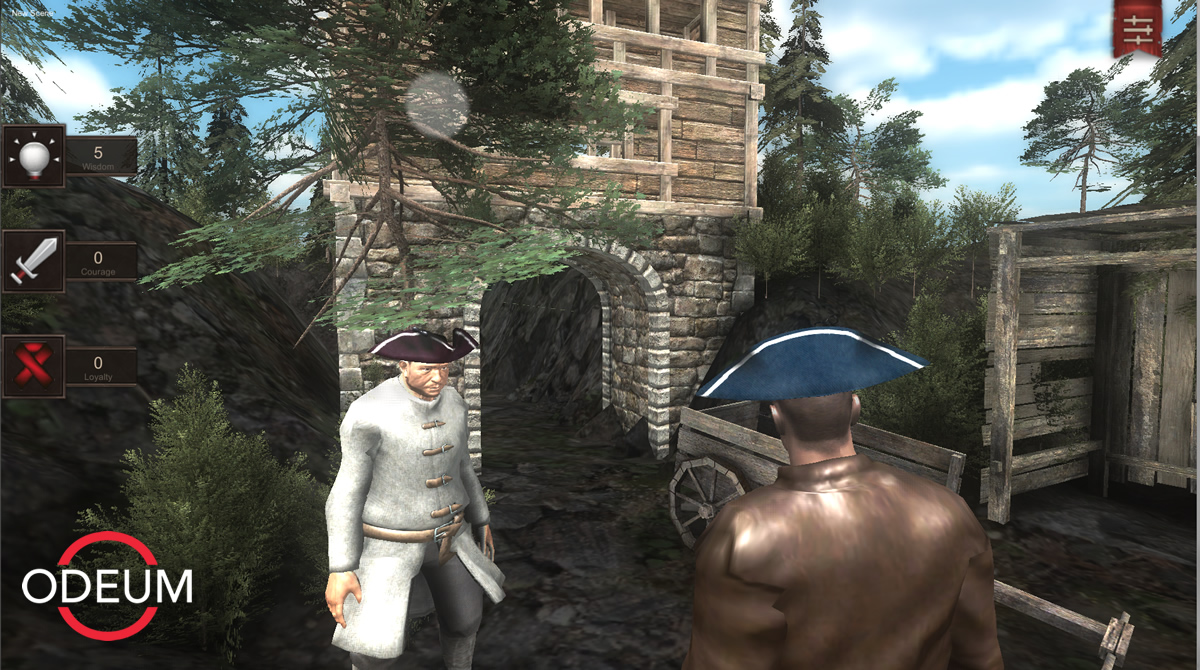Open the settings sliders menu

1138,27
